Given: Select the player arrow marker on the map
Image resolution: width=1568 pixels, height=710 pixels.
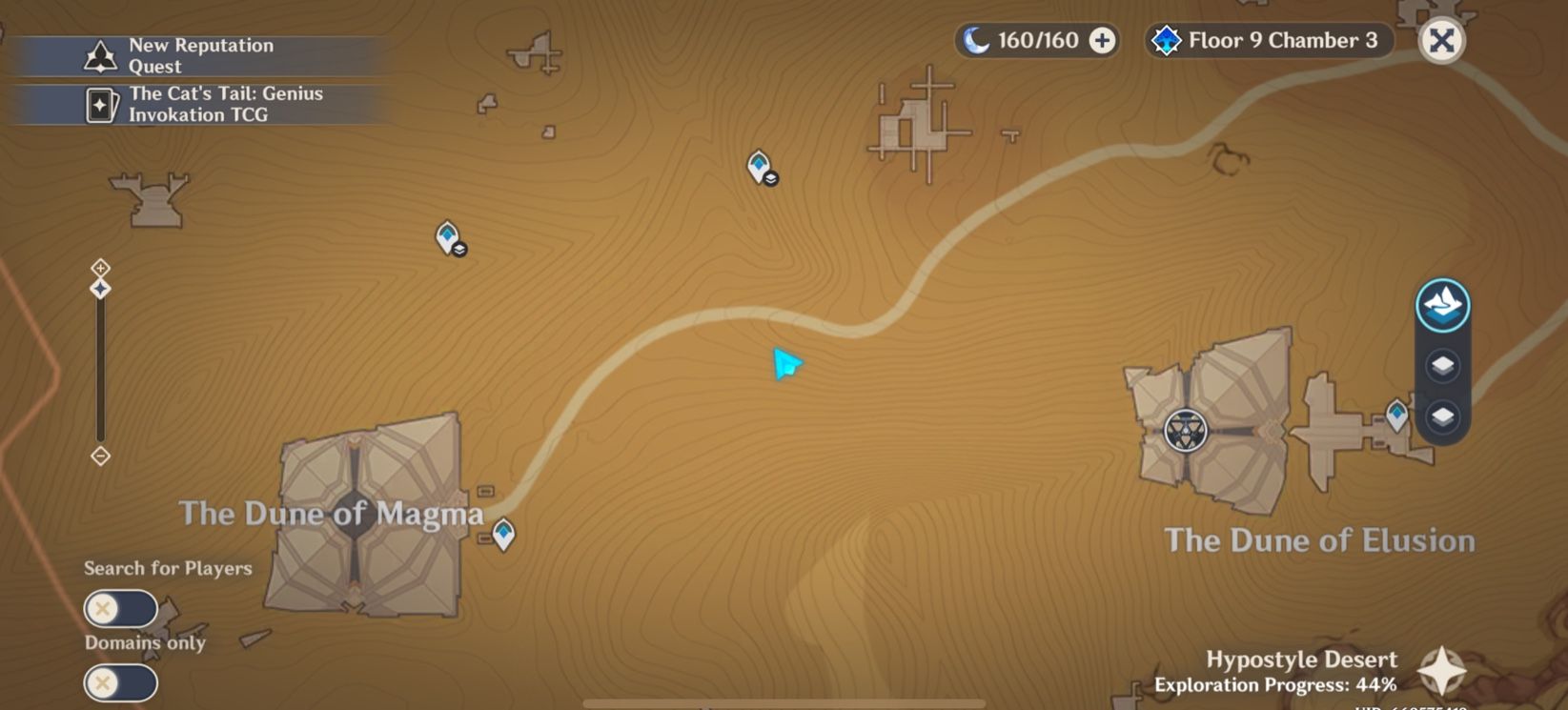Looking at the screenshot, I should click(x=784, y=363).
